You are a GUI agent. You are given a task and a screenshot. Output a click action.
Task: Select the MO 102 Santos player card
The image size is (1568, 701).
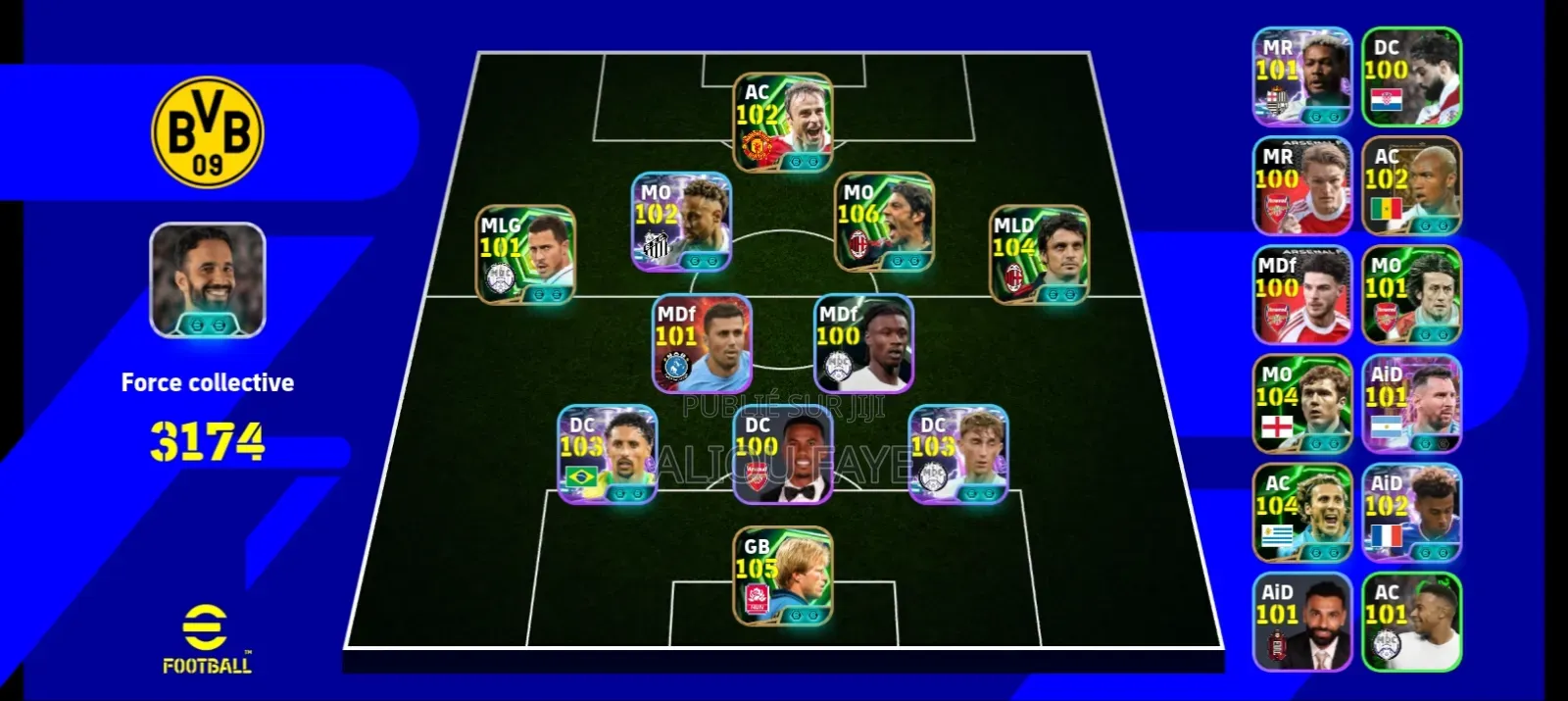coord(682,223)
